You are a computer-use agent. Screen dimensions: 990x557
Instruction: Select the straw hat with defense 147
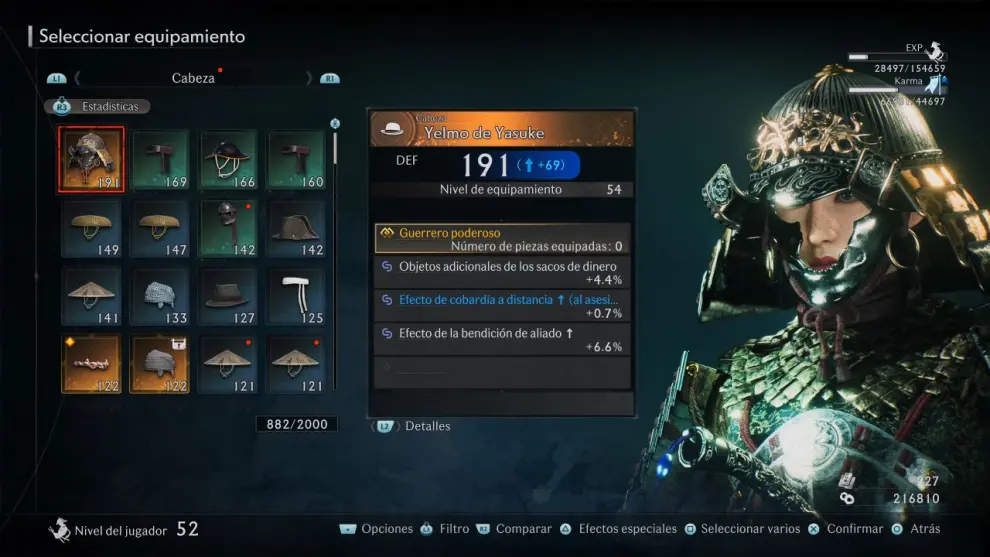point(160,228)
